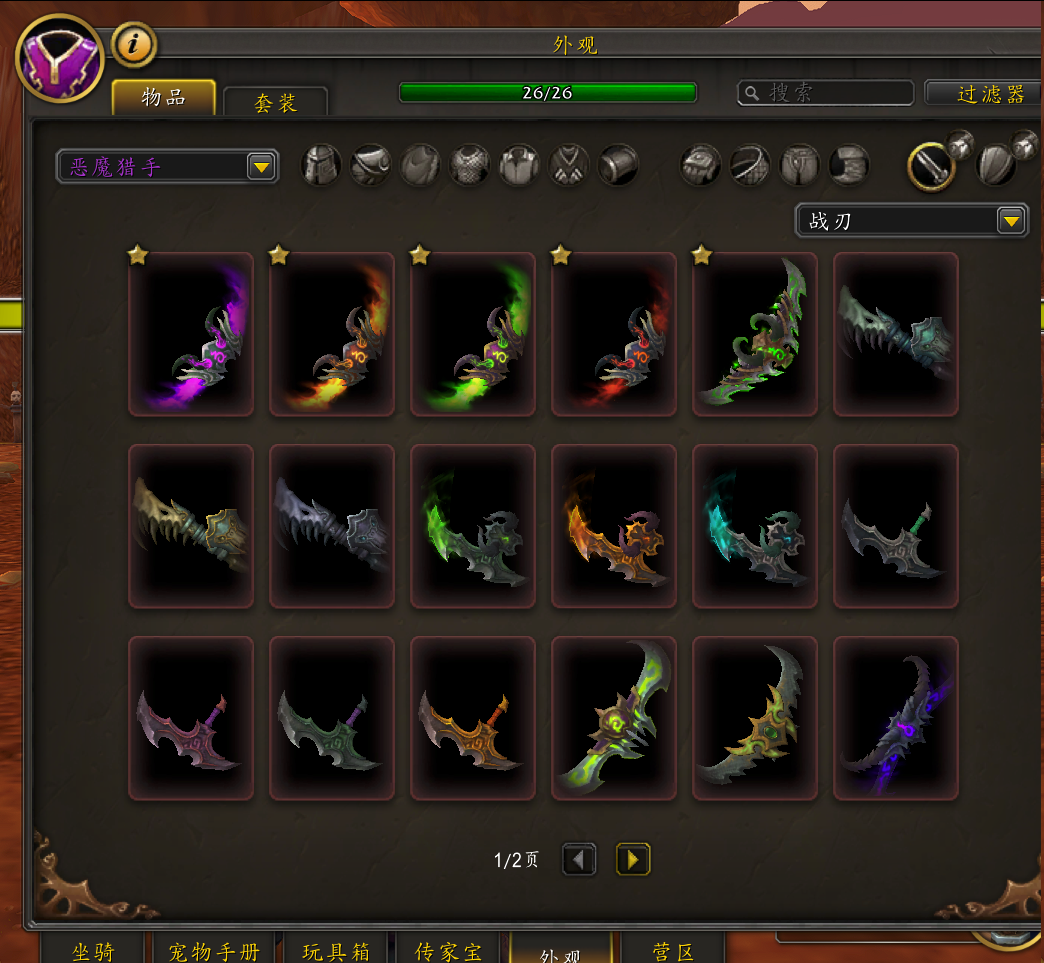Select the 物品 items tab
This screenshot has width=1044, height=963.
coord(164,97)
